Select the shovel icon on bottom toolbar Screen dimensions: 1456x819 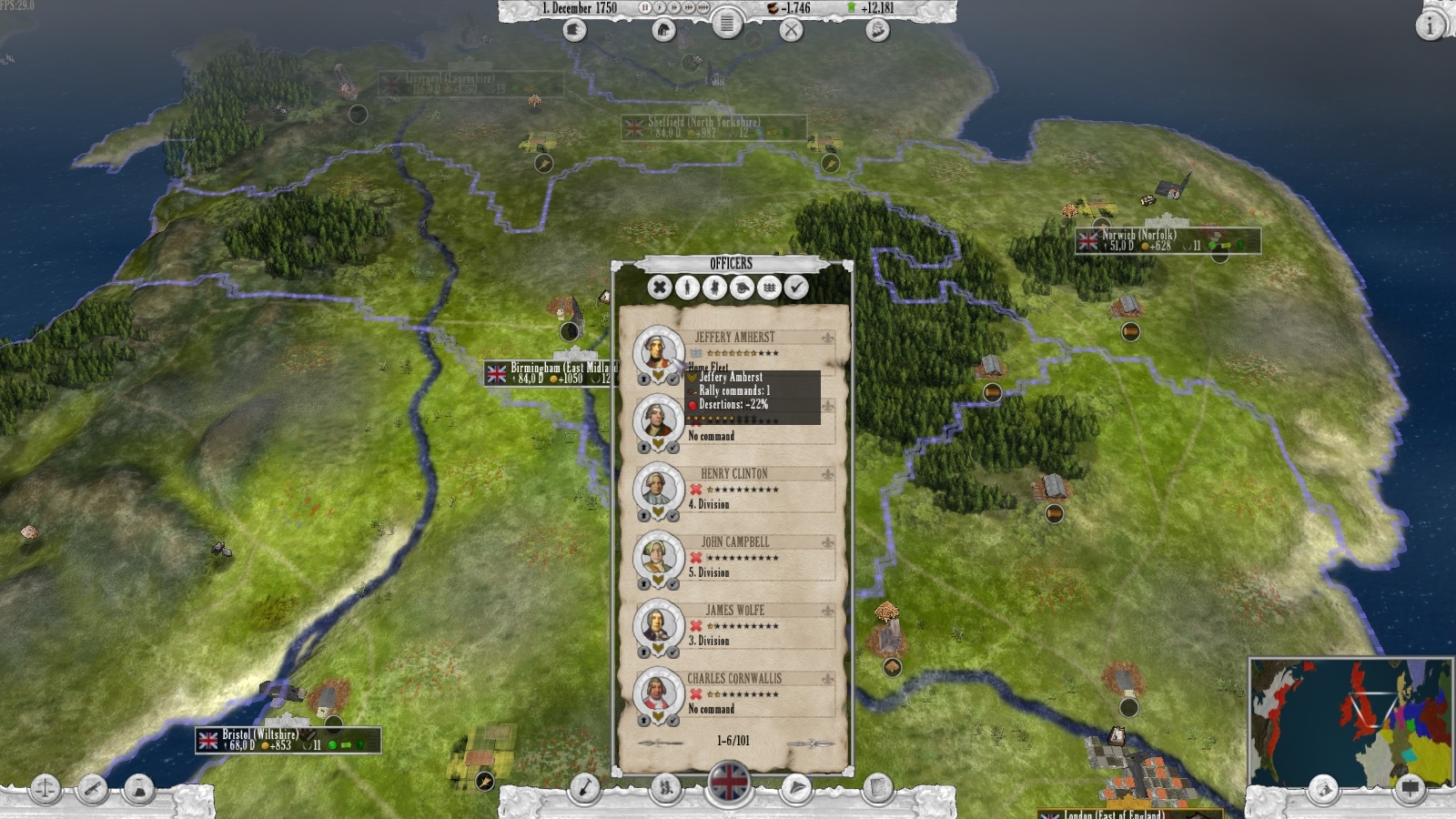(x=585, y=788)
